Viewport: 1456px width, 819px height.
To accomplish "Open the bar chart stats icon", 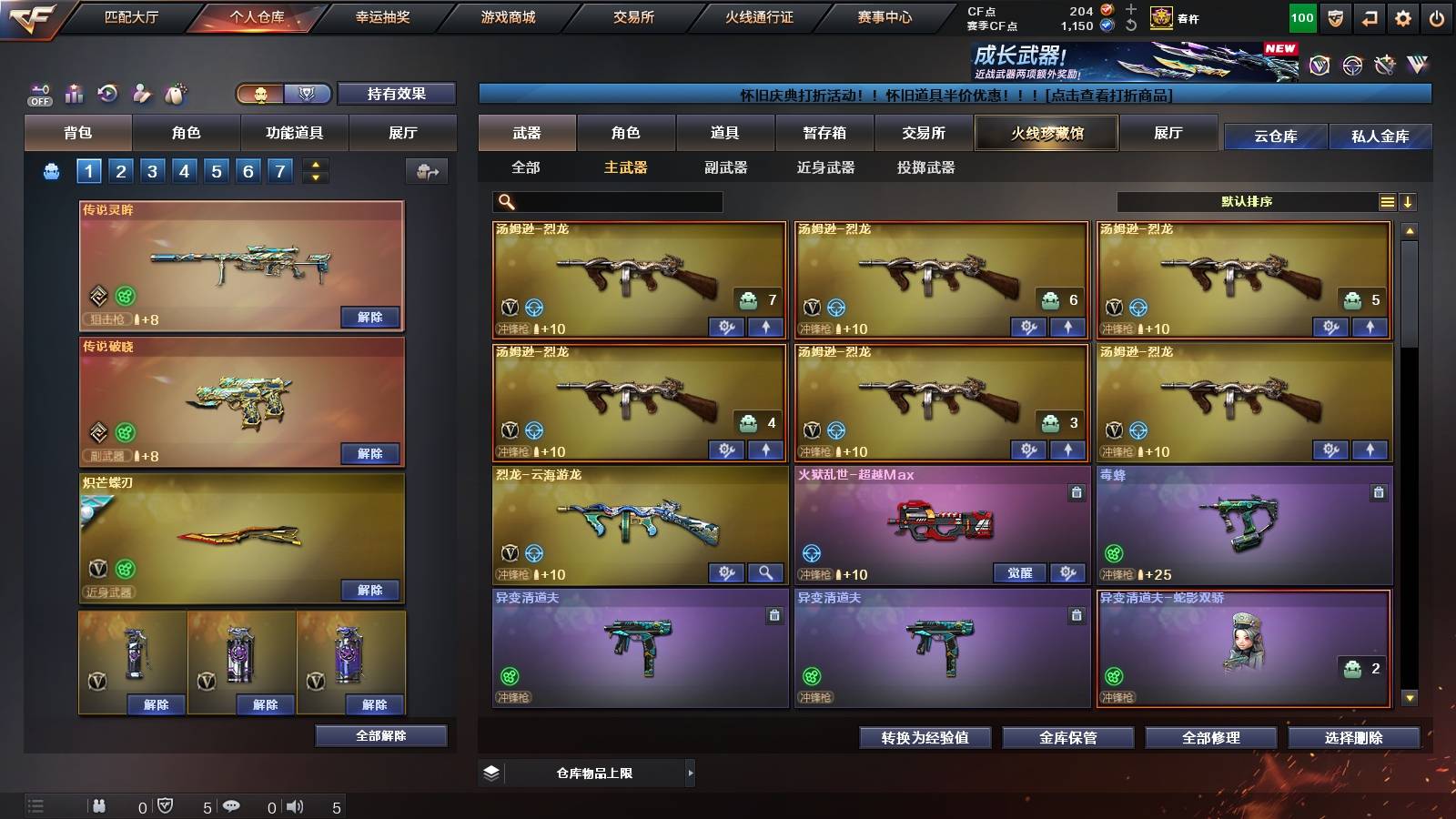I will click(x=75, y=91).
